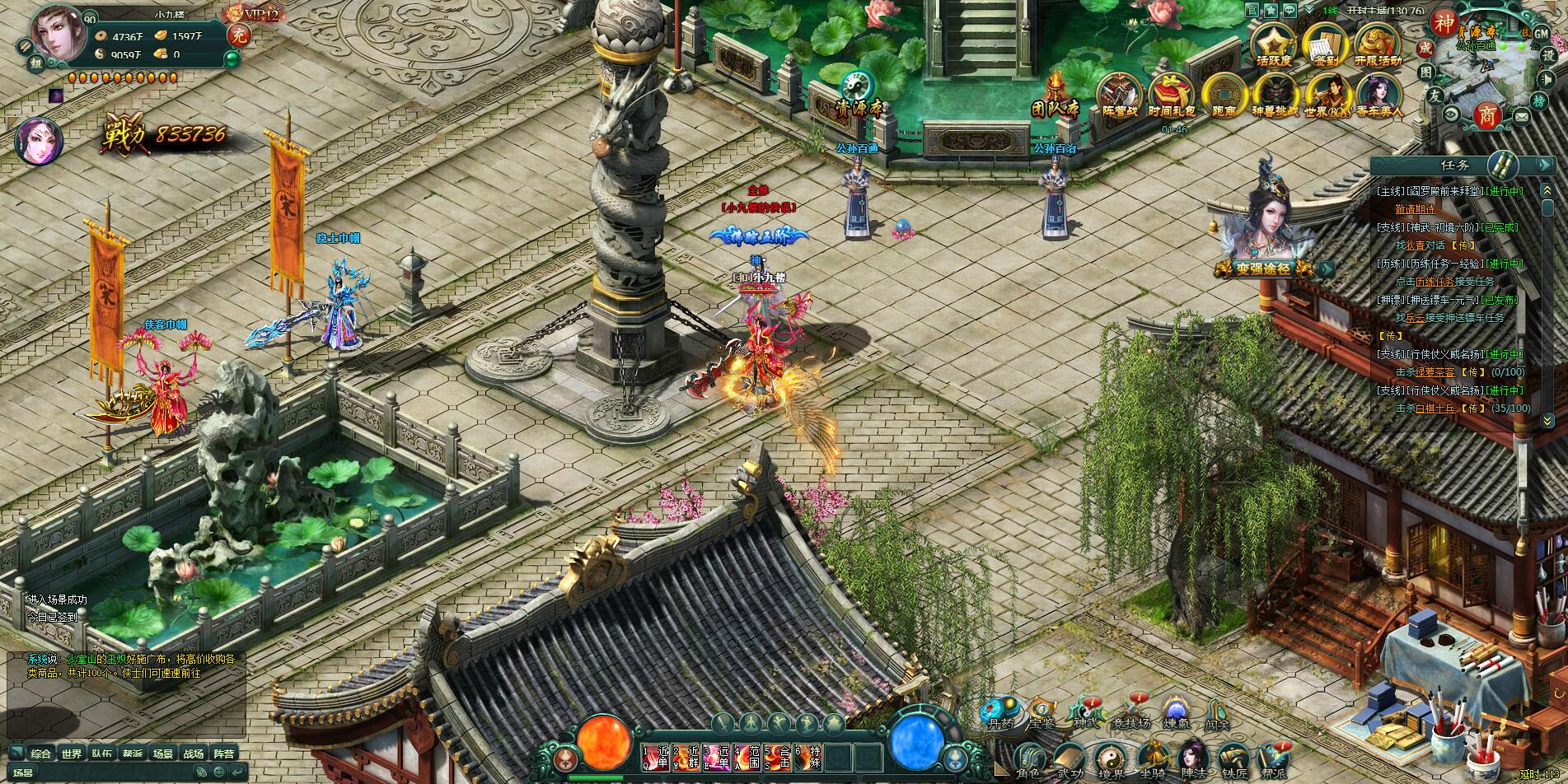The height and width of the screenshot is (784, 1568).
Task: Select the 铁匠 blacksmith icon
Action: 1233,754
